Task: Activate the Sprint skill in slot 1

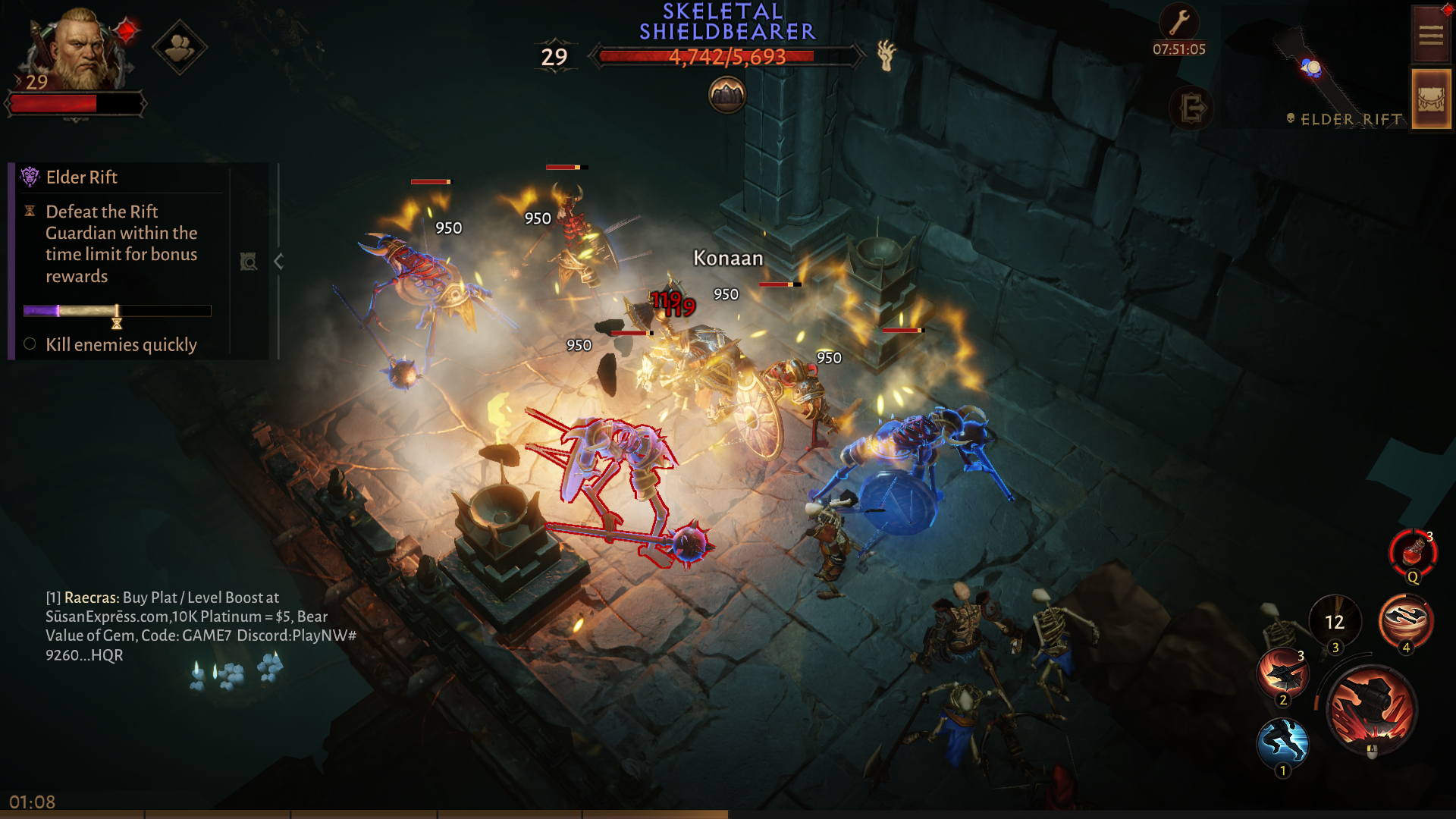Action: (x=1285, y=745)
